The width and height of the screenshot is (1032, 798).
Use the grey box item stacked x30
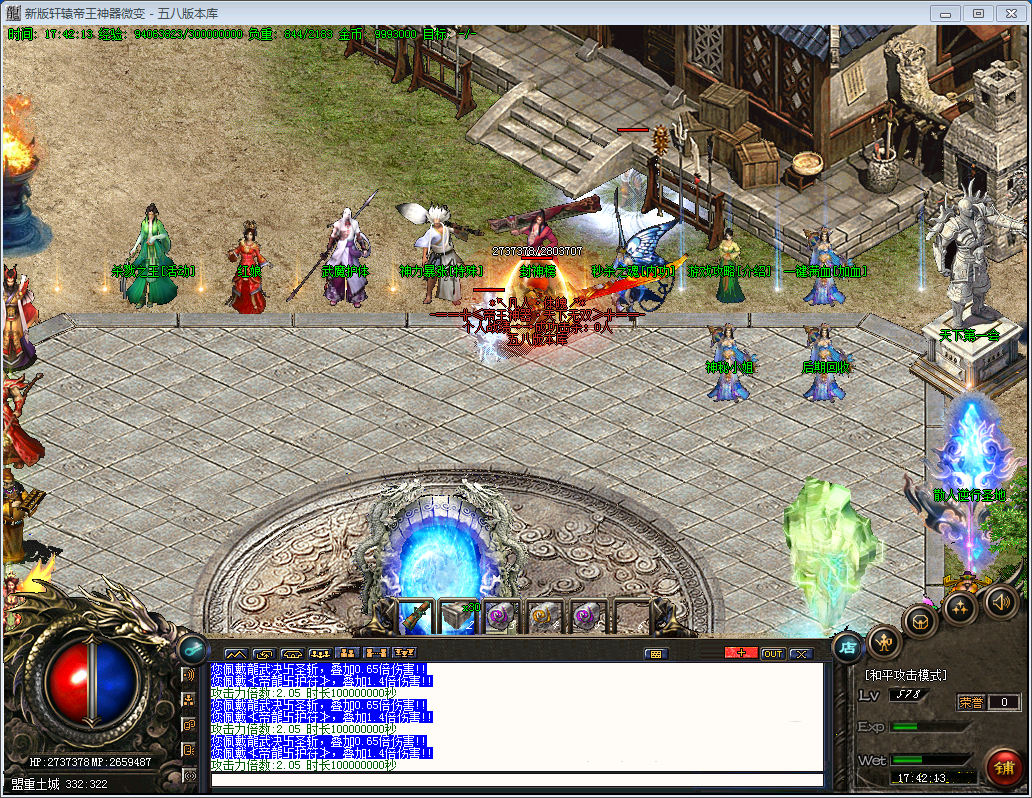coord(458,616)
